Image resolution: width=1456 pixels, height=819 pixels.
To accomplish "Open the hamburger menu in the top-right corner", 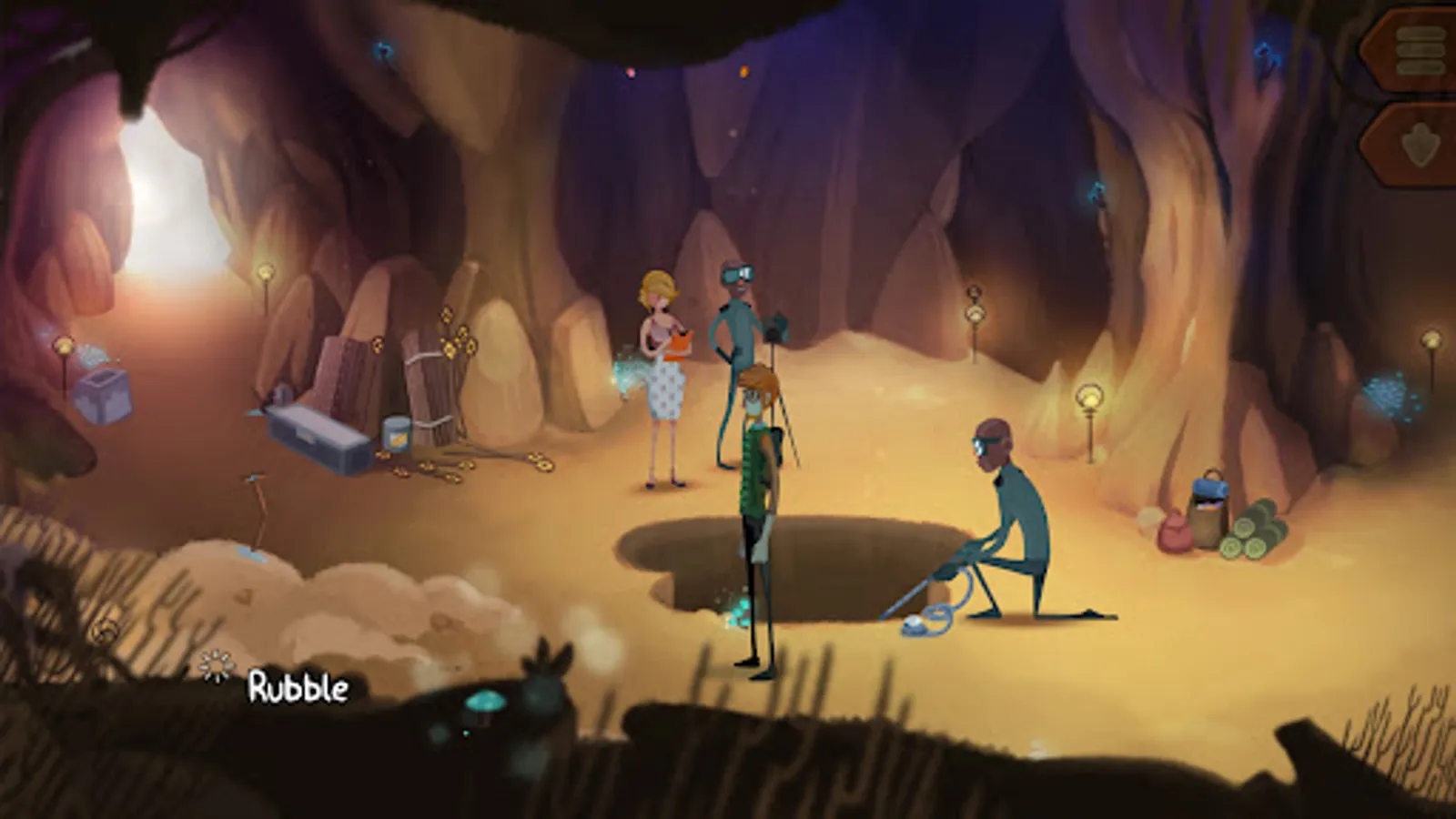I will [x=1420, y=50].
